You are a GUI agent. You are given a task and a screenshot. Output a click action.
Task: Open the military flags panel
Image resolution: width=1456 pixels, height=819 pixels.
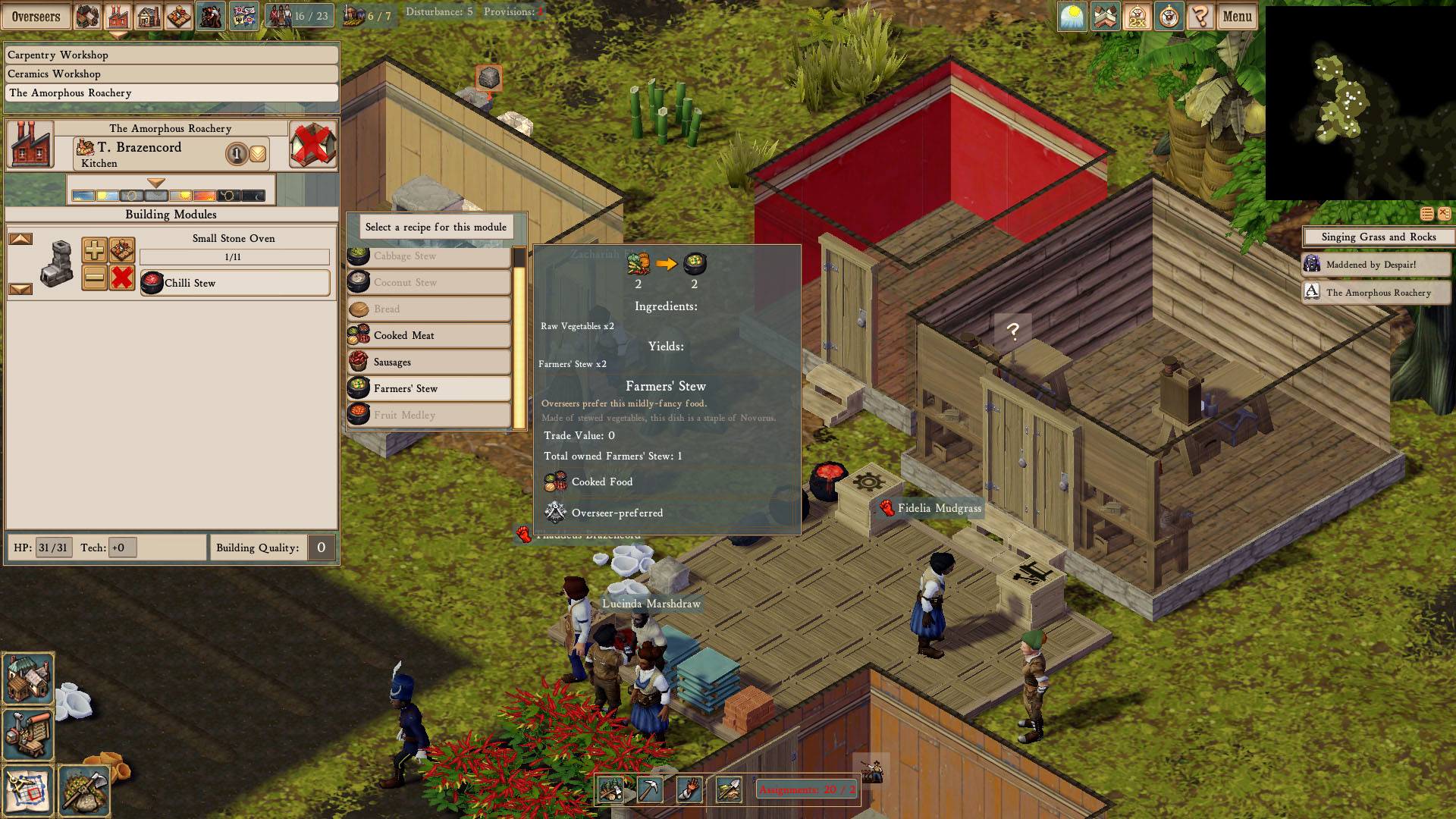(x=244, y=14)
